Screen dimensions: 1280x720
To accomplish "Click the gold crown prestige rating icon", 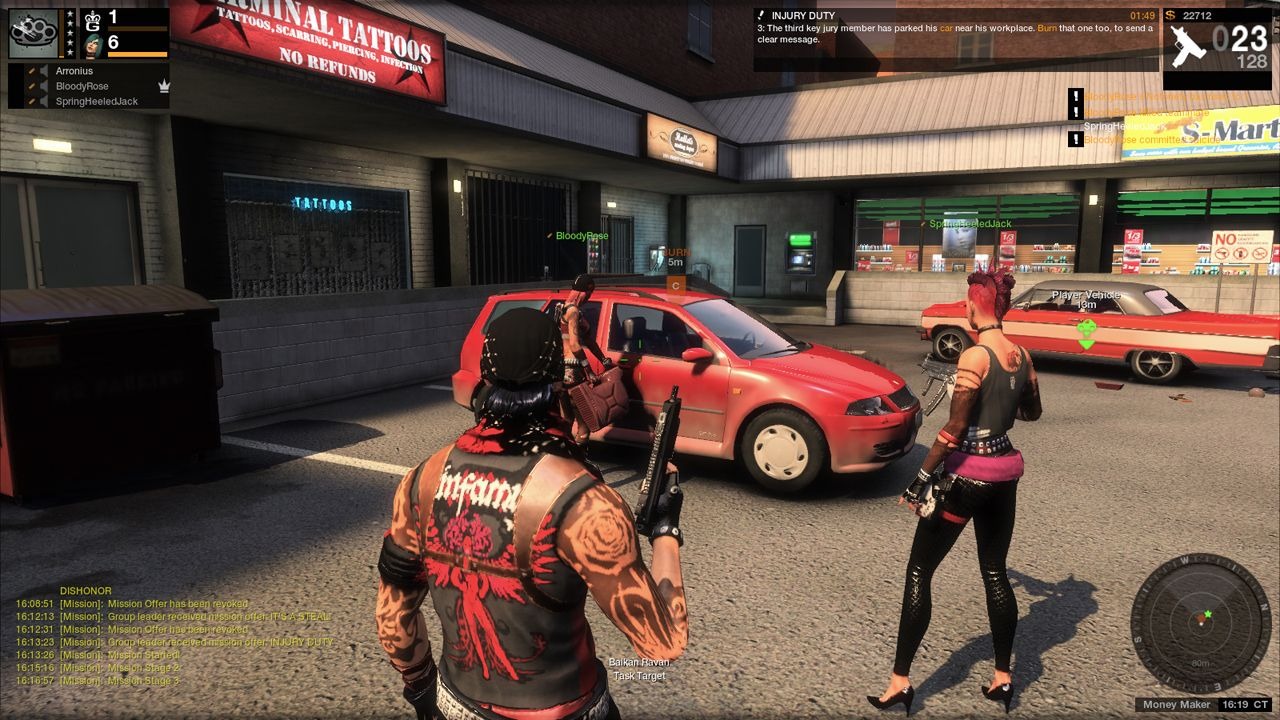I will (x=92, y=20).
